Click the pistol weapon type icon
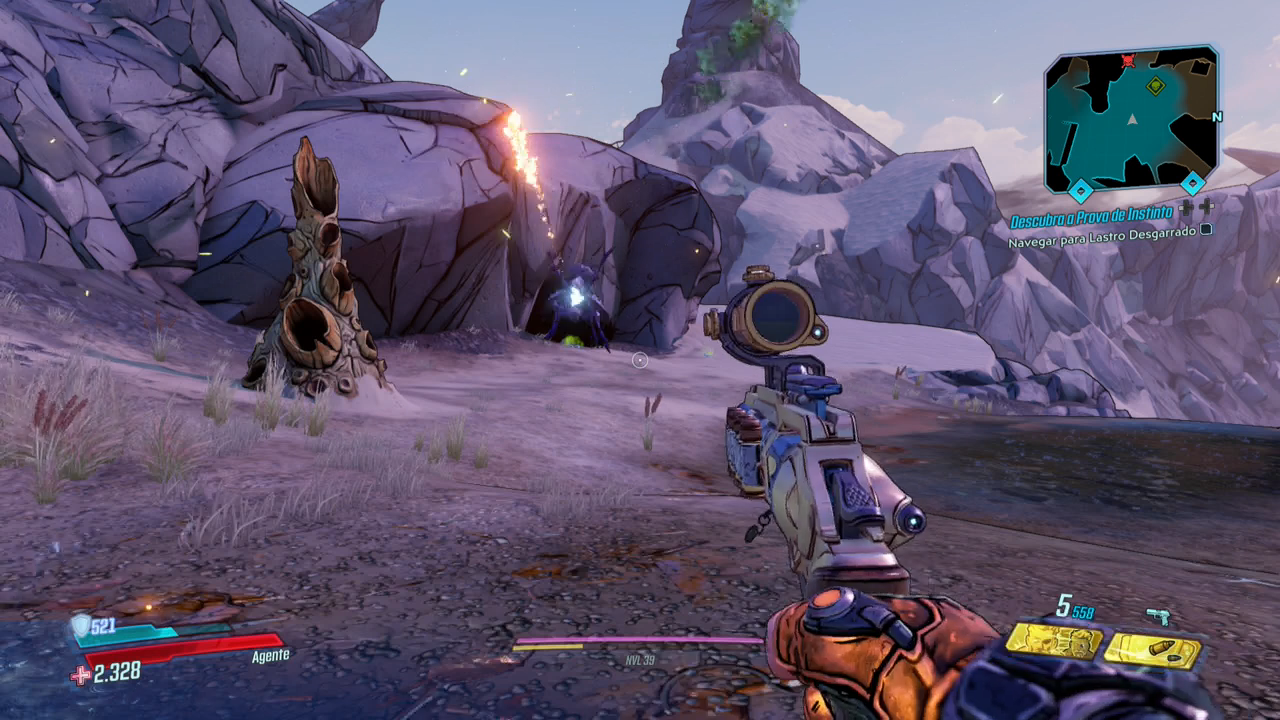This screenshot has height=720, width=1280. click(1158, 617)
